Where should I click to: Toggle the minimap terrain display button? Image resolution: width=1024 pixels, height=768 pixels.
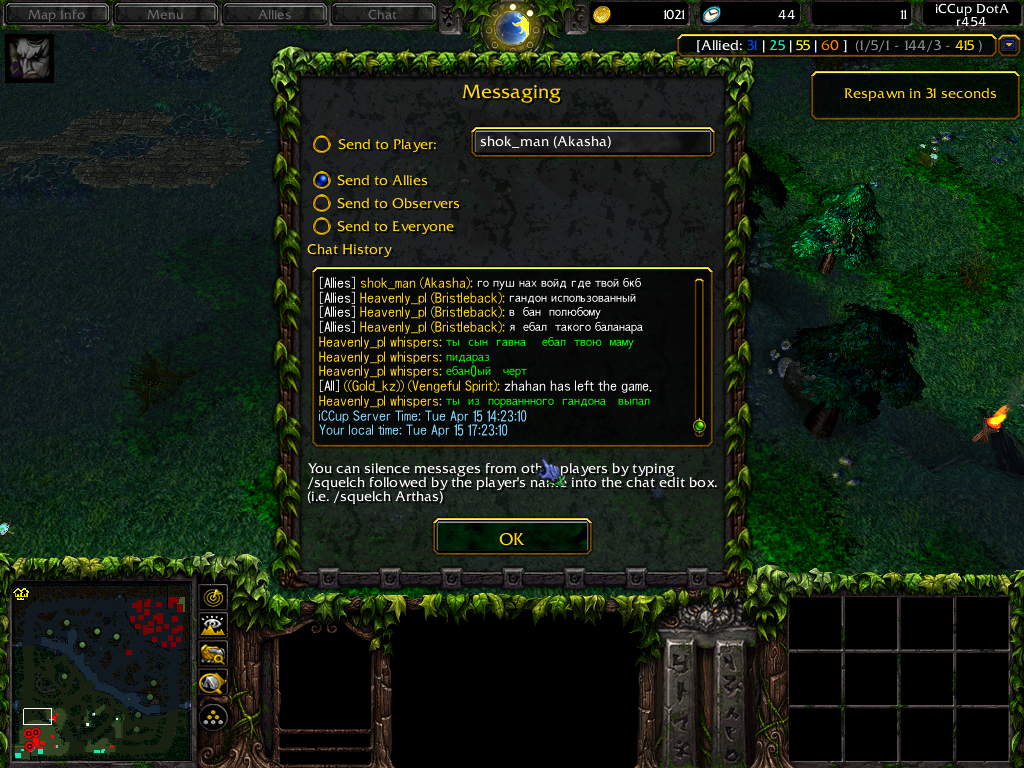[213, 626]
